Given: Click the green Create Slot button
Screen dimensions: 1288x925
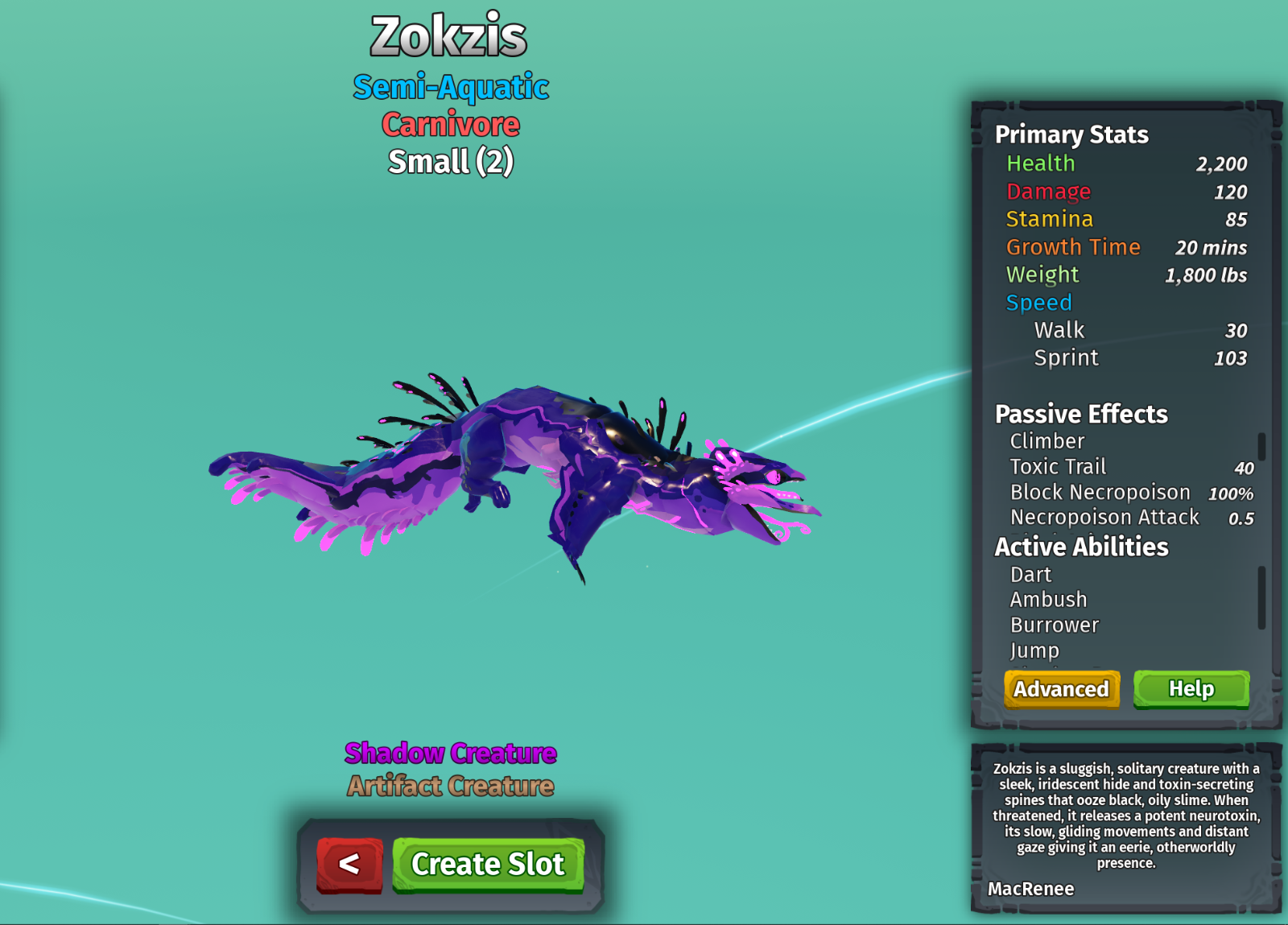Looking at the screenshot, I should (488, 865).
